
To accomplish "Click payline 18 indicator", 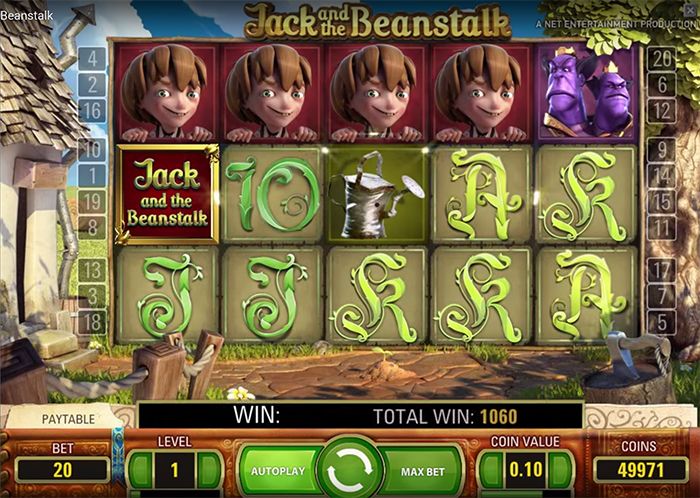I will click(92, 321).
